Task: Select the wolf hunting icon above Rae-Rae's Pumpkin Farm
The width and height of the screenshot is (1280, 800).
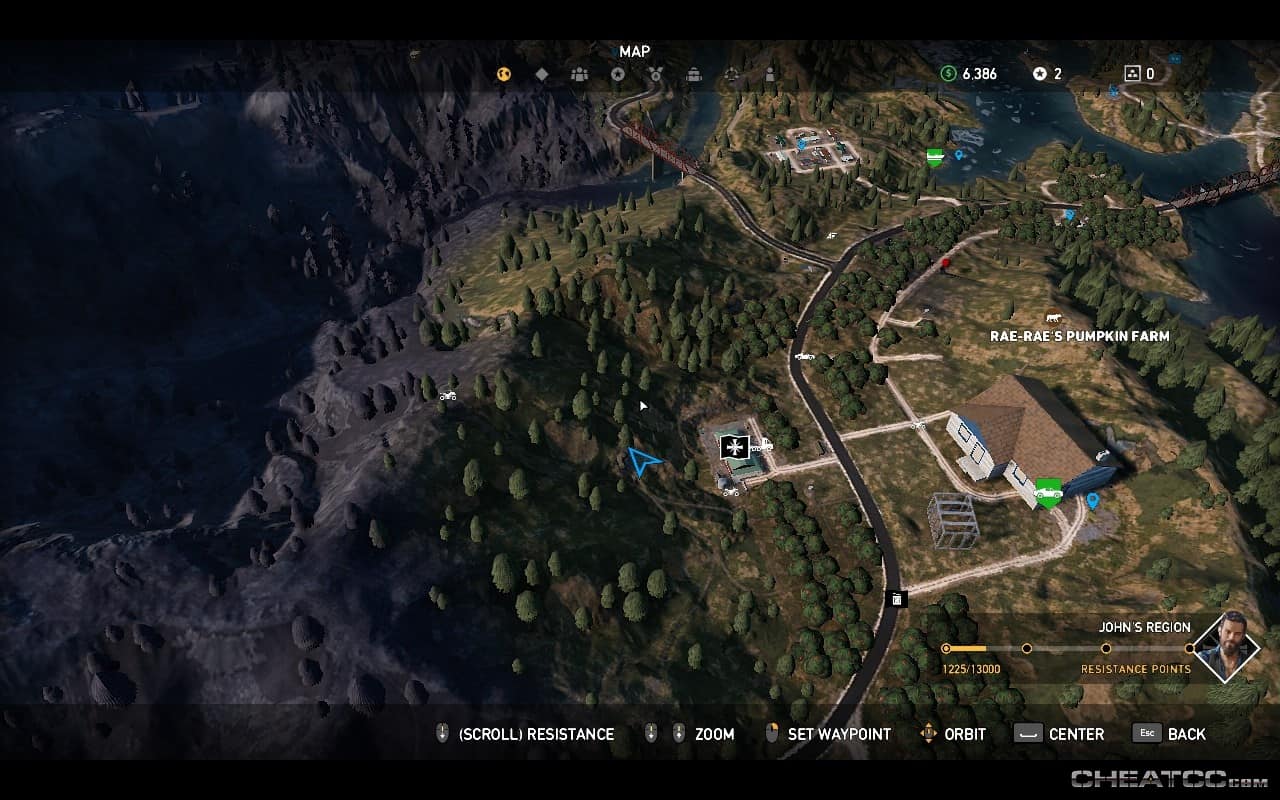Action: click(x=1053, y=315)
